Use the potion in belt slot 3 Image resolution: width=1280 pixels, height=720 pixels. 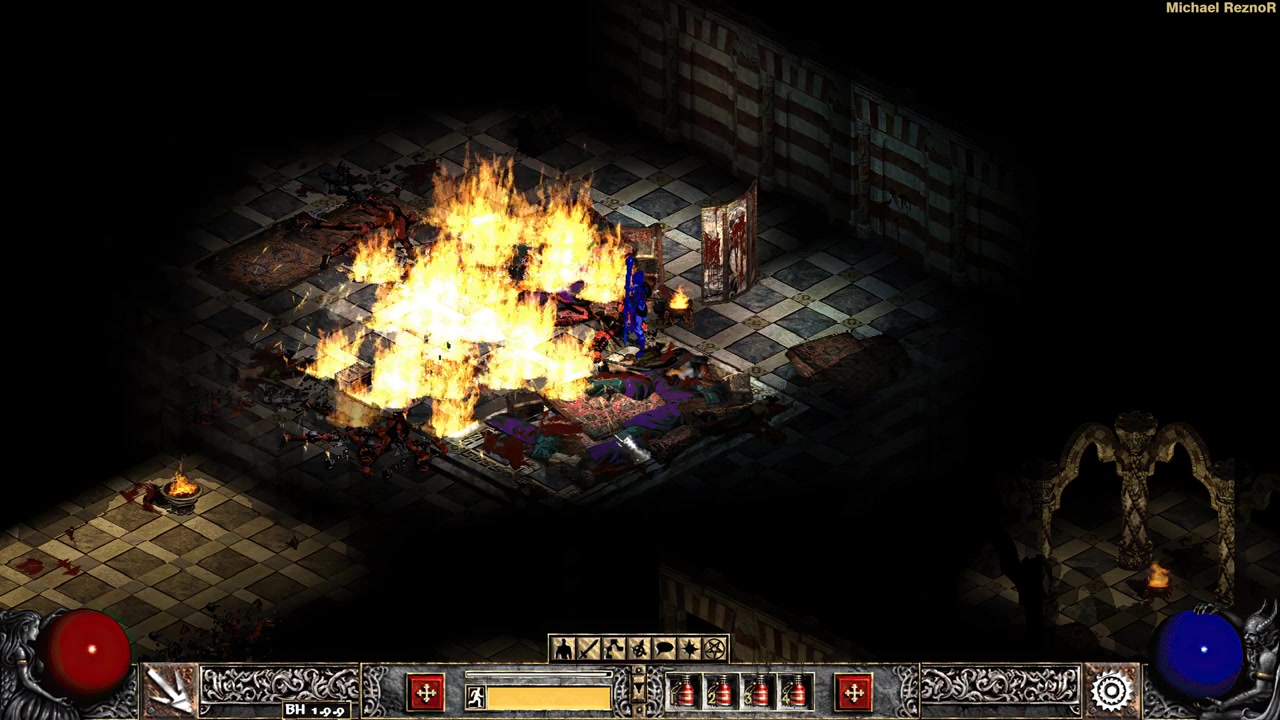(759, 692)
